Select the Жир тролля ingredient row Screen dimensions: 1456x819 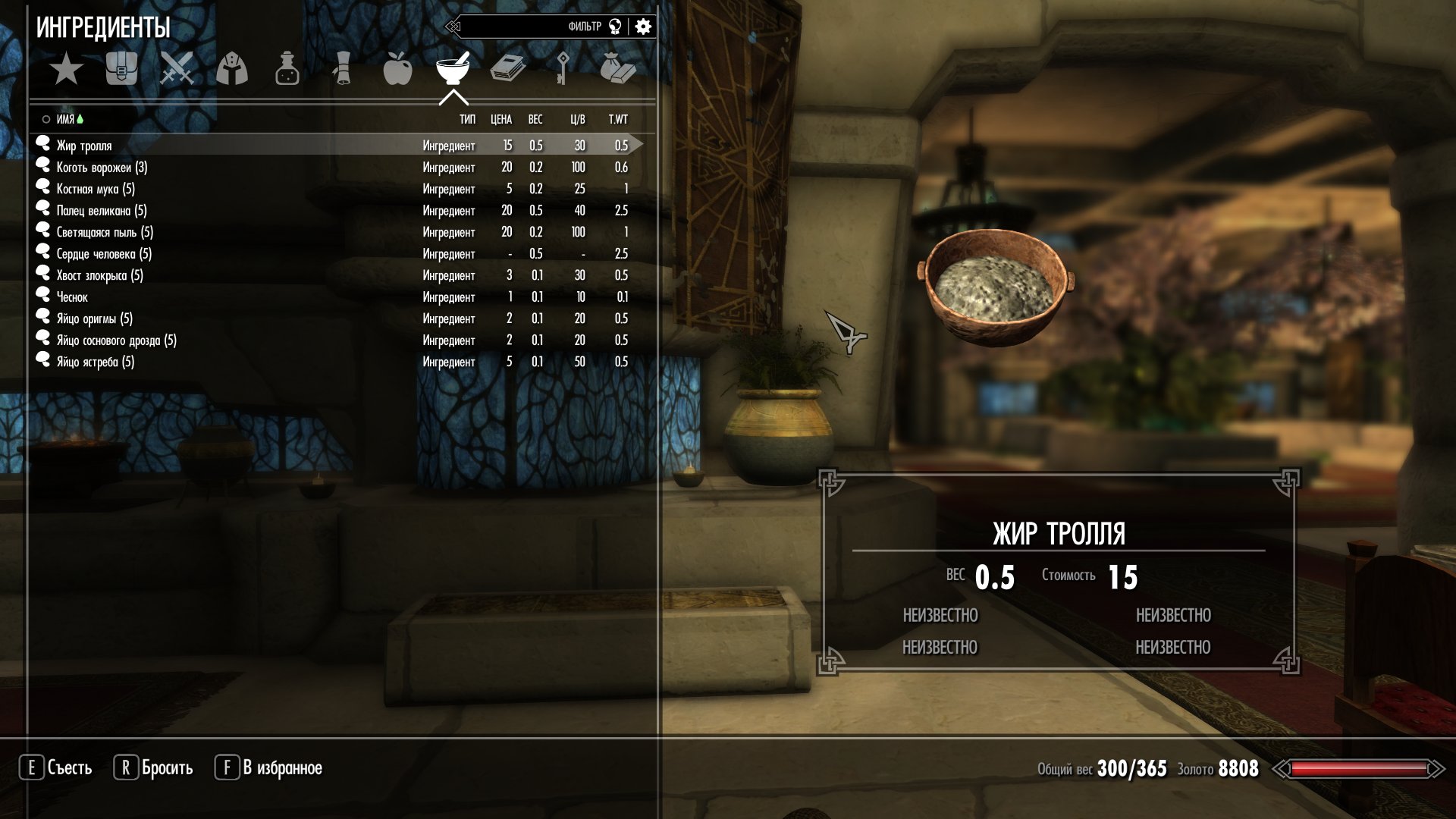click(84, 146)
